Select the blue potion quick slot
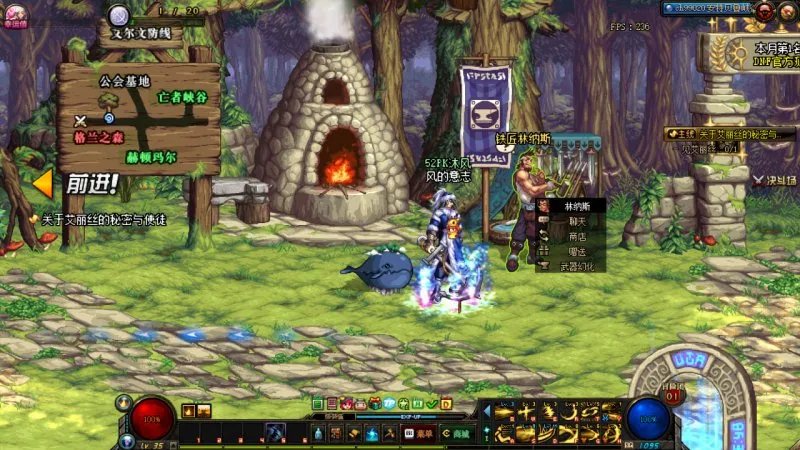 [318, 434]
